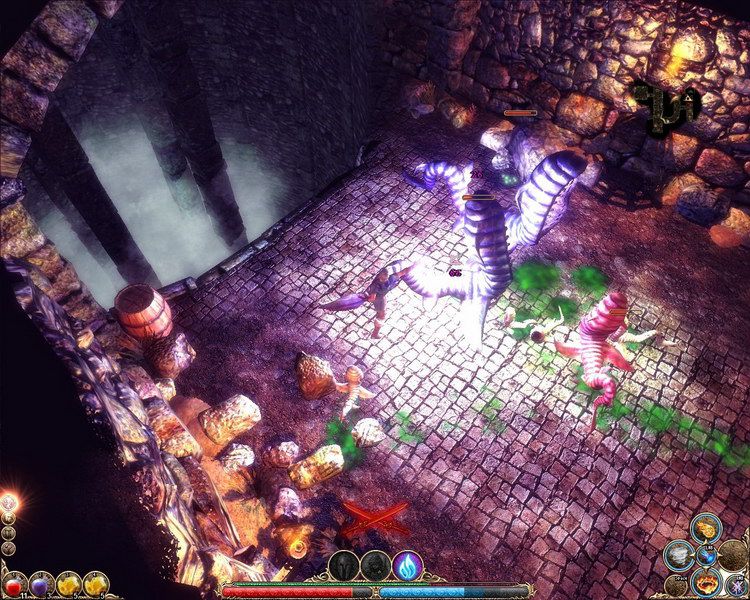The image size is (750, 600).
Task: Use the red health potion
Action: (x=14, y=582)
